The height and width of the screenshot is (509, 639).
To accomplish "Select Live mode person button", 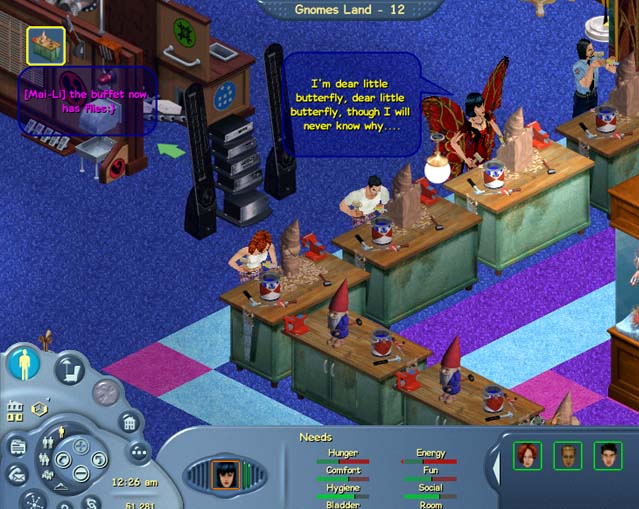I will pyautogui.click(x=24, y=364).
